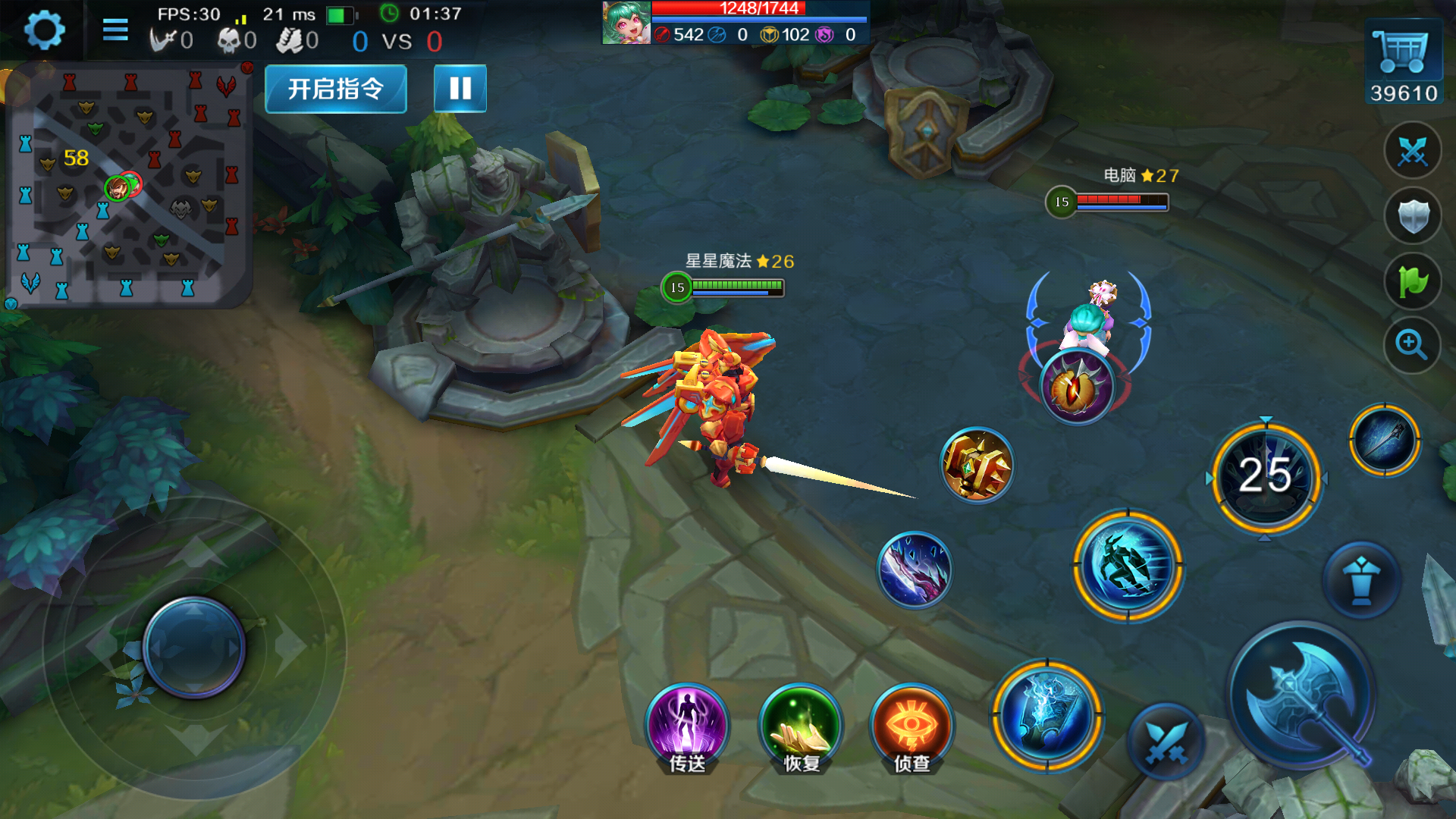
Task: Send the crossed-swords attack signal
Action: coord(1412,152)
